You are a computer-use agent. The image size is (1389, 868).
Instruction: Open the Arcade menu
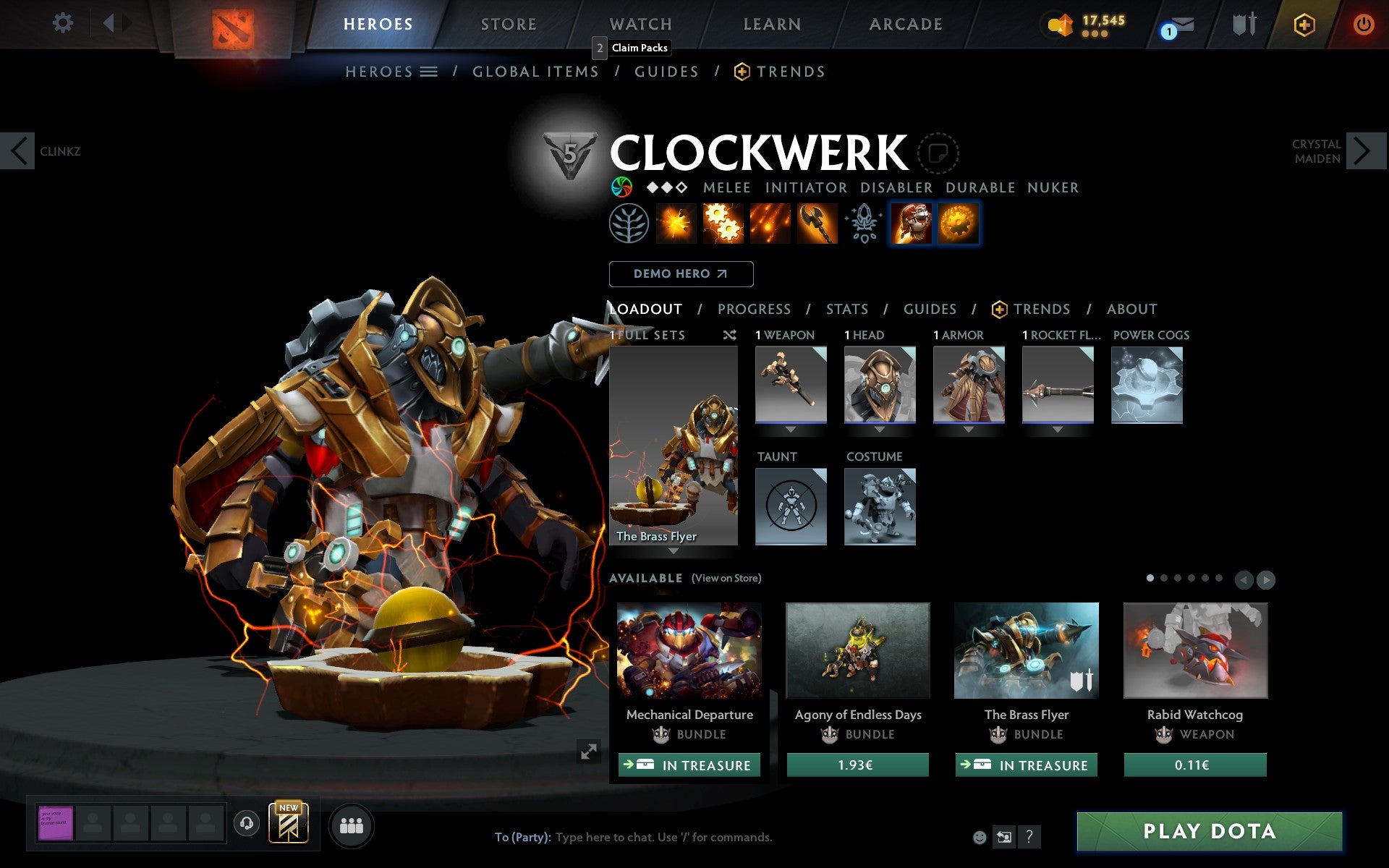click(905, 24)
